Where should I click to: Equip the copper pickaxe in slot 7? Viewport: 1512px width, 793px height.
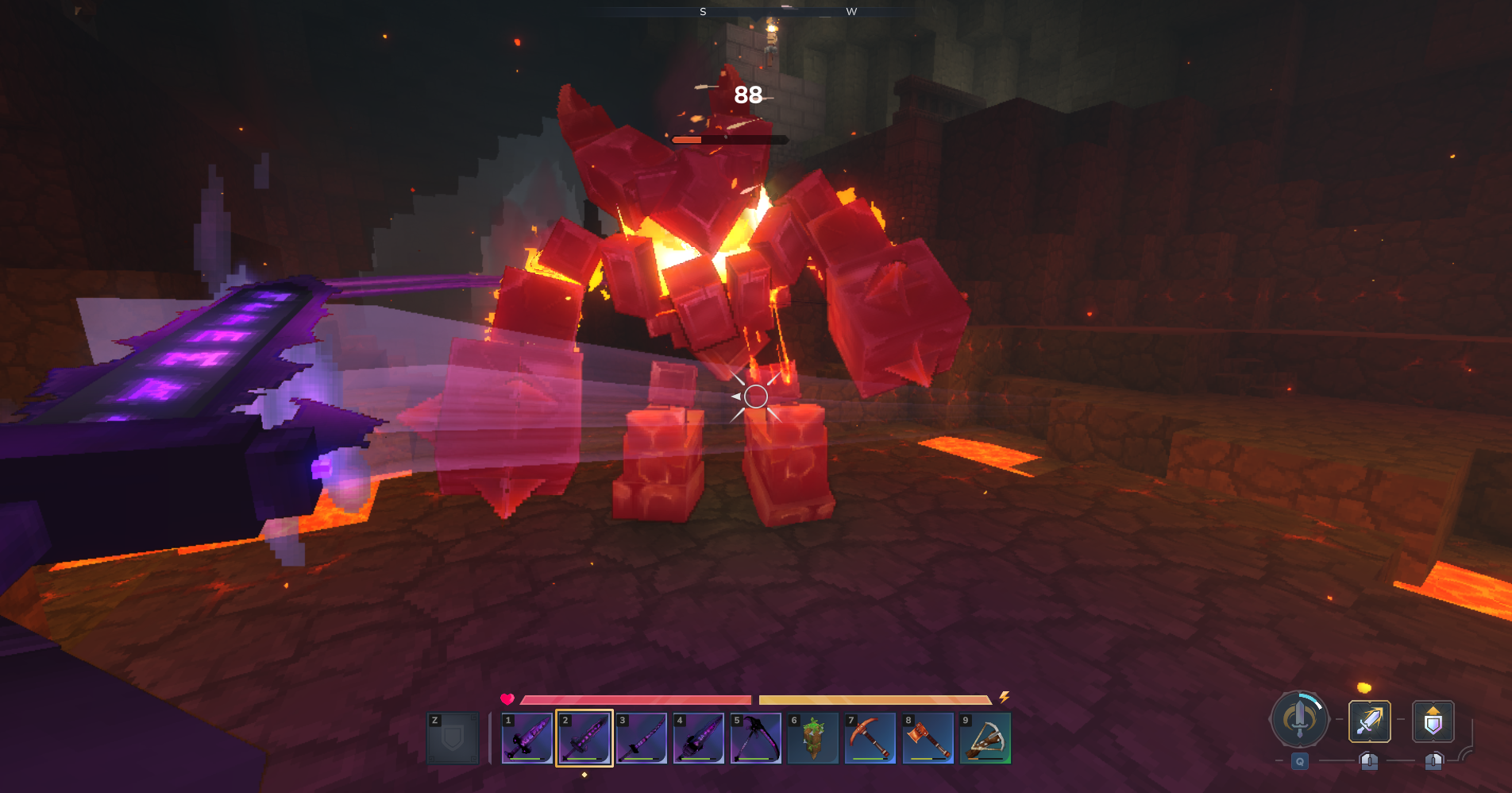click(870, 738)
